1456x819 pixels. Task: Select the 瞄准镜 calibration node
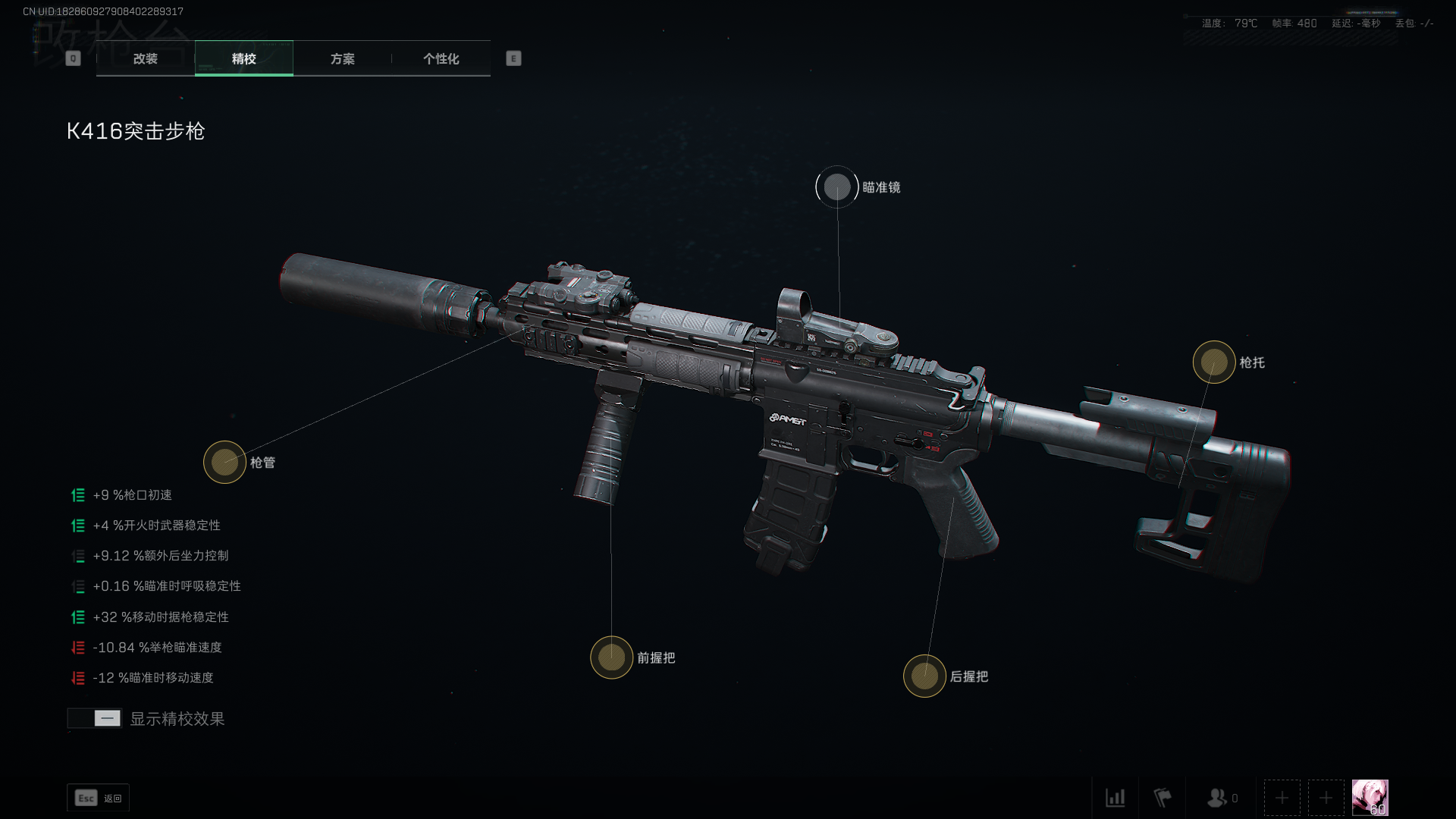[837, 187]
